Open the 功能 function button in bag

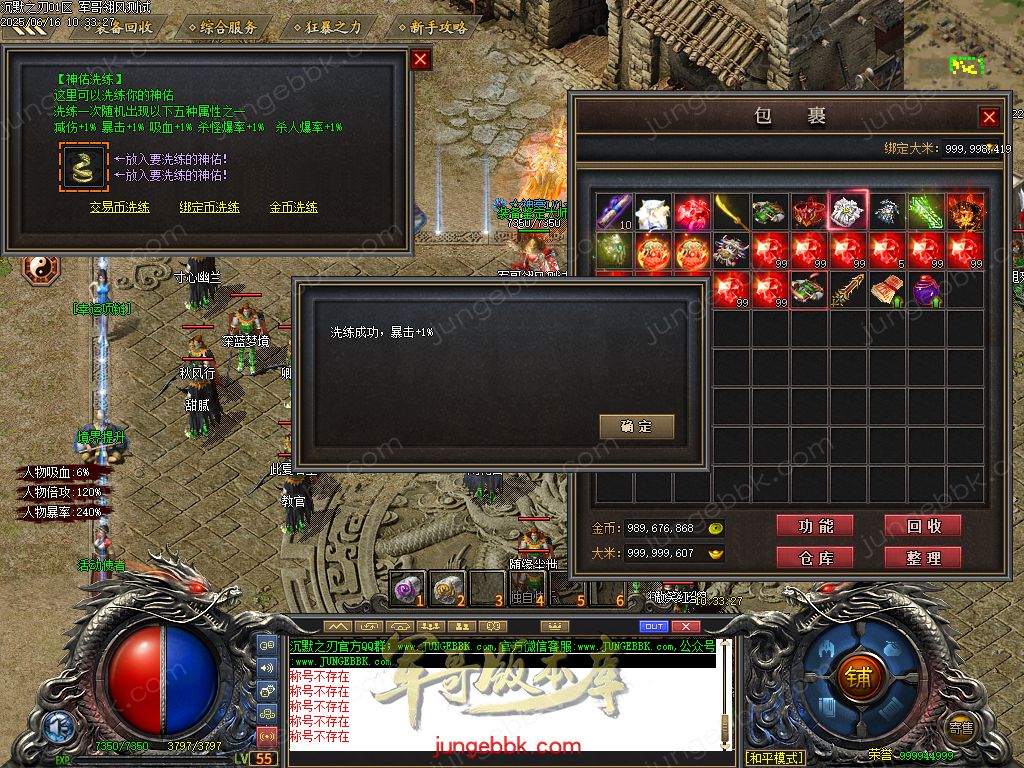click(x=815, y=526)
